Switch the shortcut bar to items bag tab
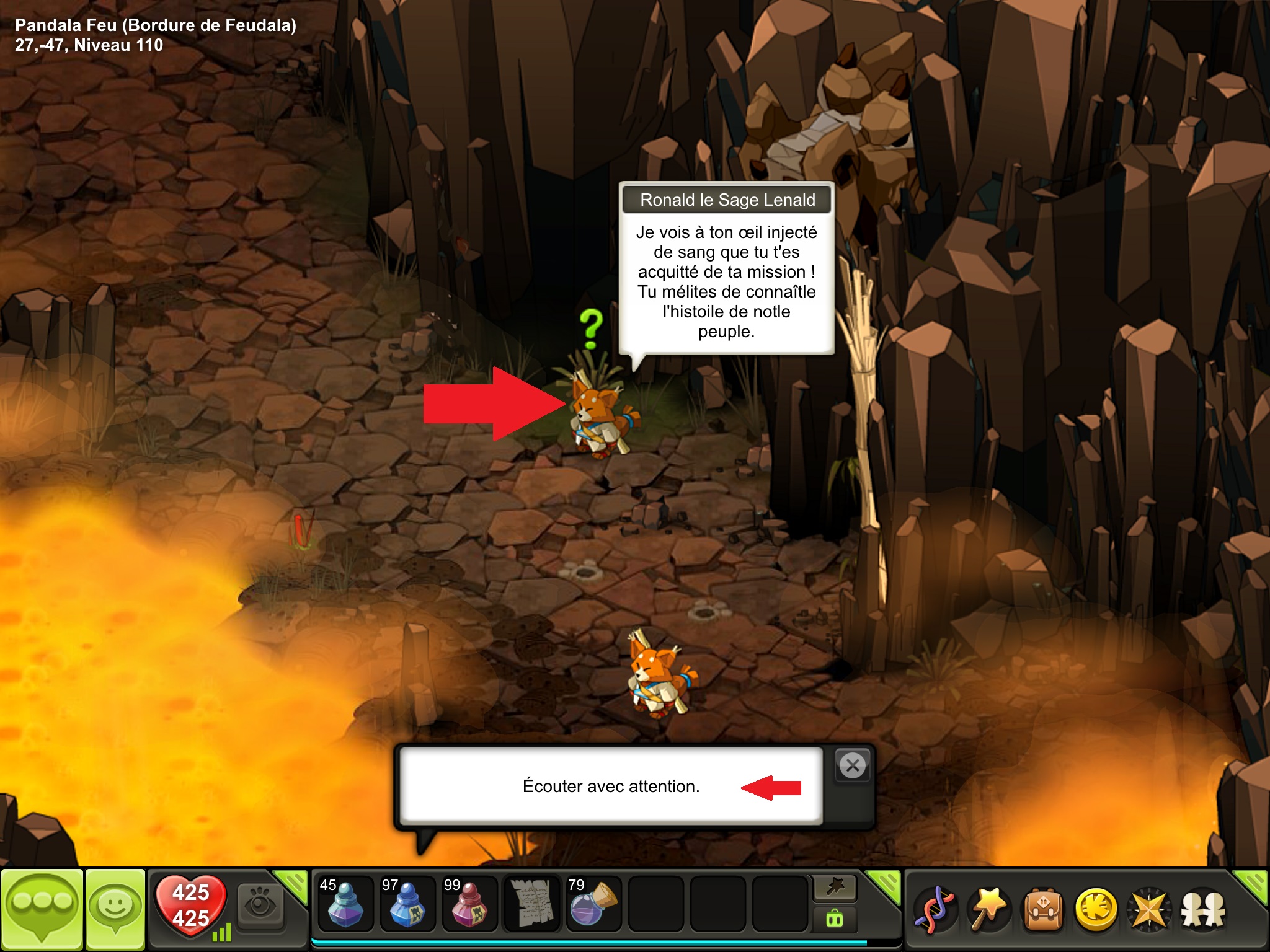 coord(835,919)
